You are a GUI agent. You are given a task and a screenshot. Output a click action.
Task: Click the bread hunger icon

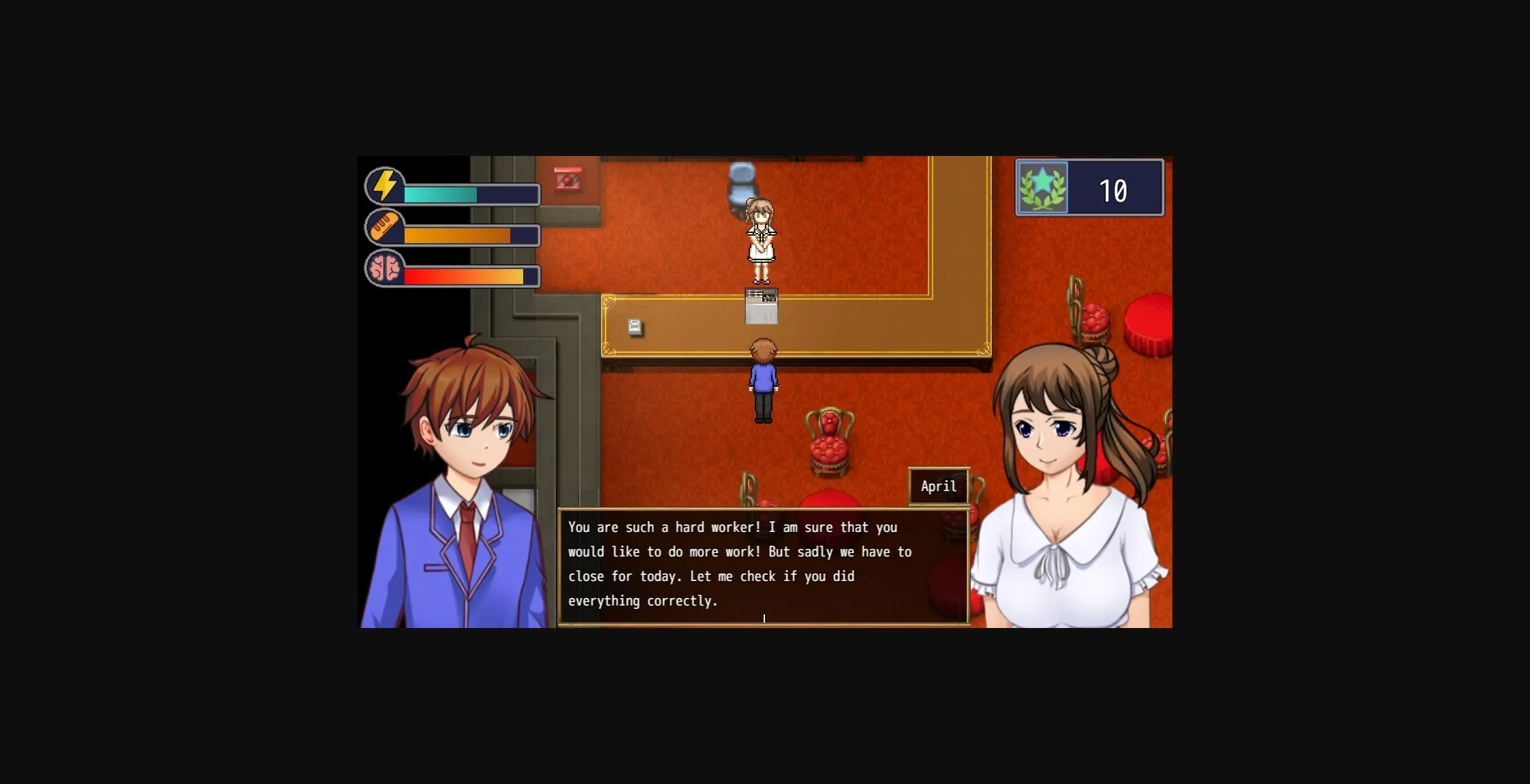384,228
